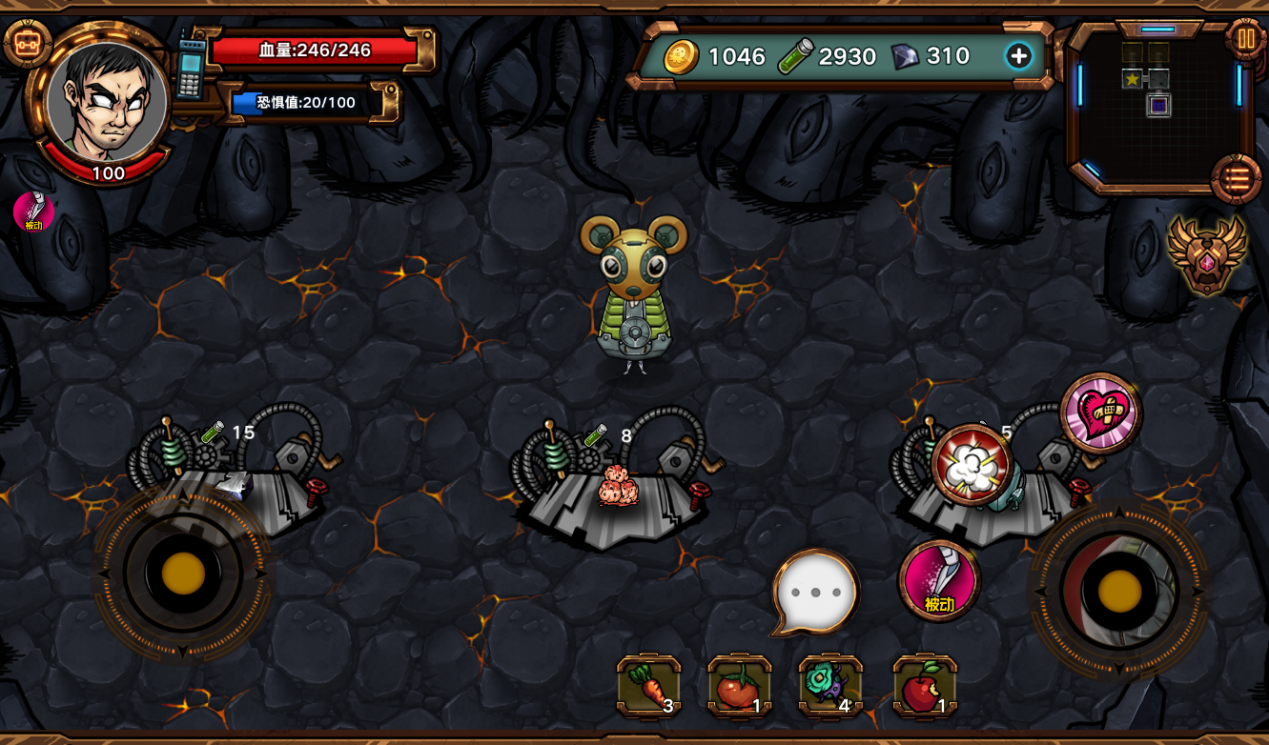Activate the bandaged heart healing skill
Image resolution: width=1269 pixels, height=745 pixels.
pos(1100,413)
